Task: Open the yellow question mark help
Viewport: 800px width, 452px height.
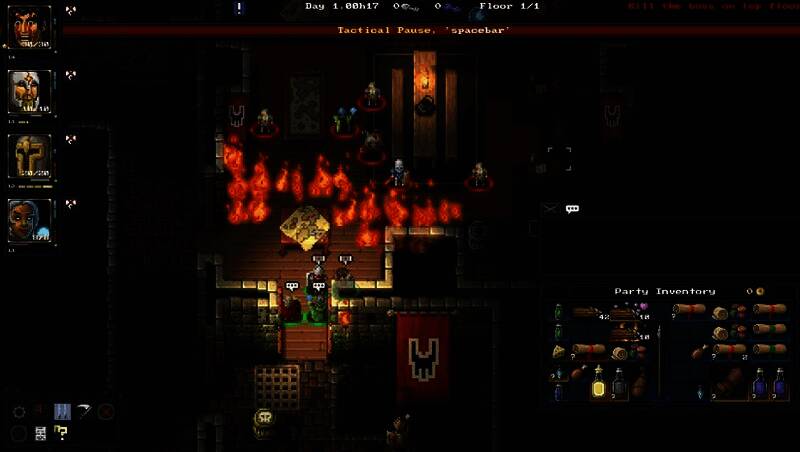Action: pyautogui.click(x=61, y=432)
